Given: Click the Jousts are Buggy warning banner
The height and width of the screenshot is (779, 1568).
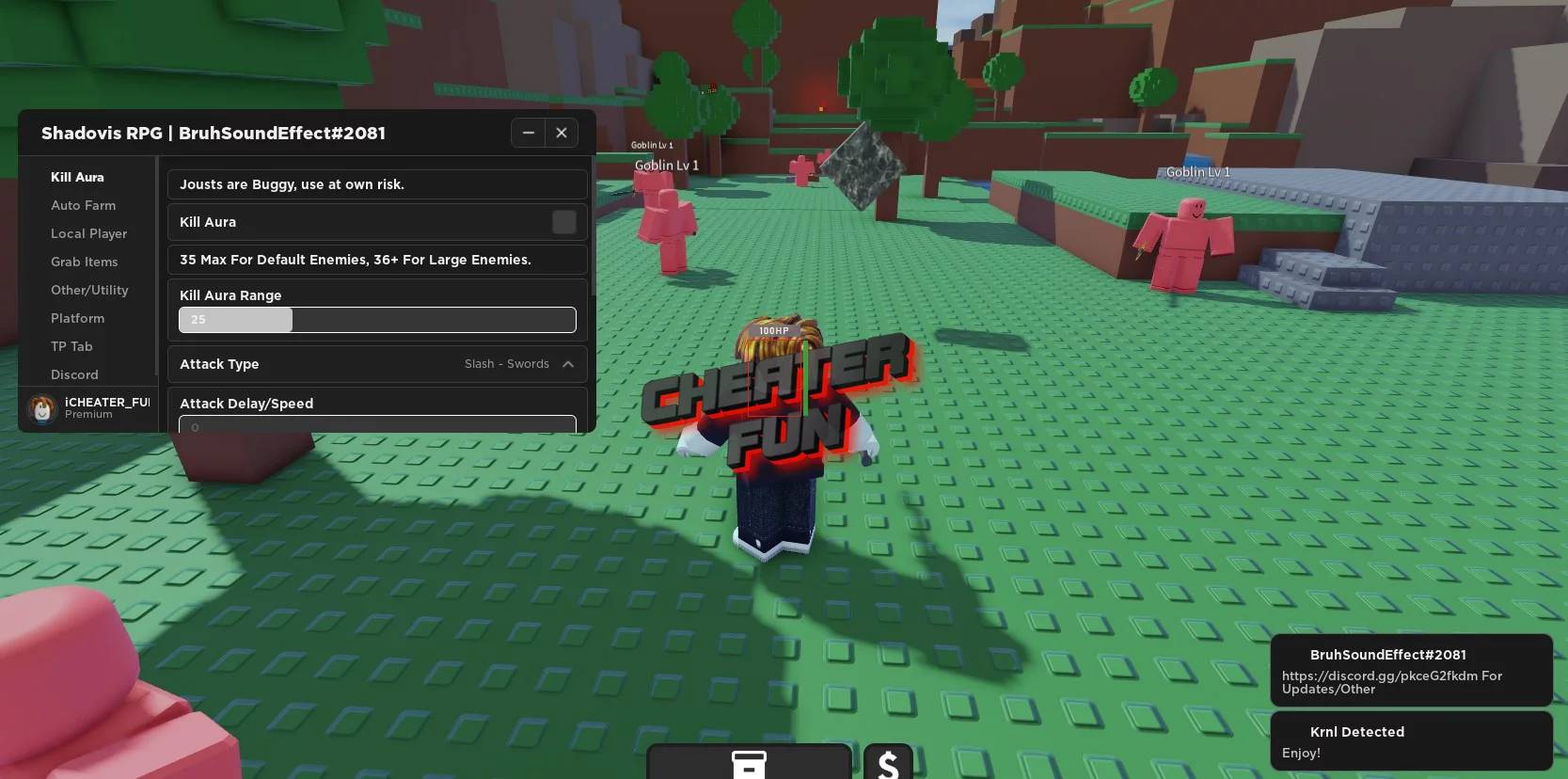Looking at the screenshot, I should pyautogui.click(x=376, y=184).
